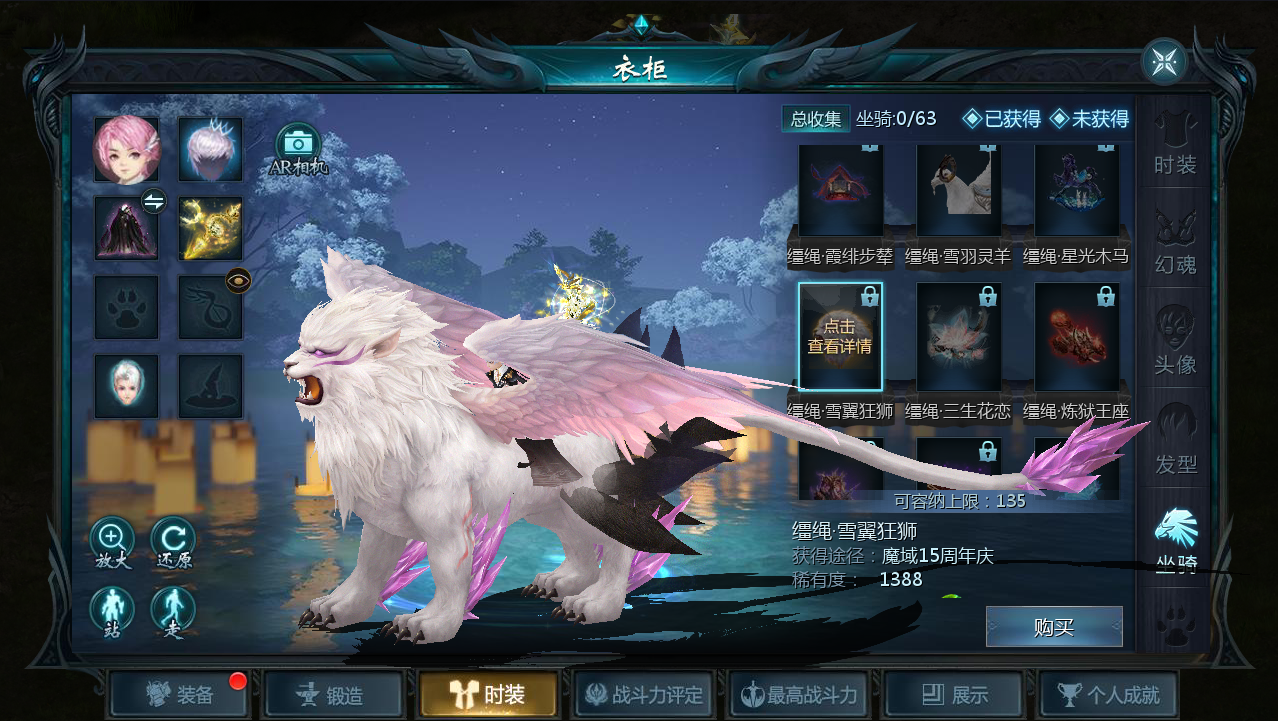Make the mount walk (走)
The width and height of the screenshot is (1278, 721).
pyautogui.click(x=173, y=610)
